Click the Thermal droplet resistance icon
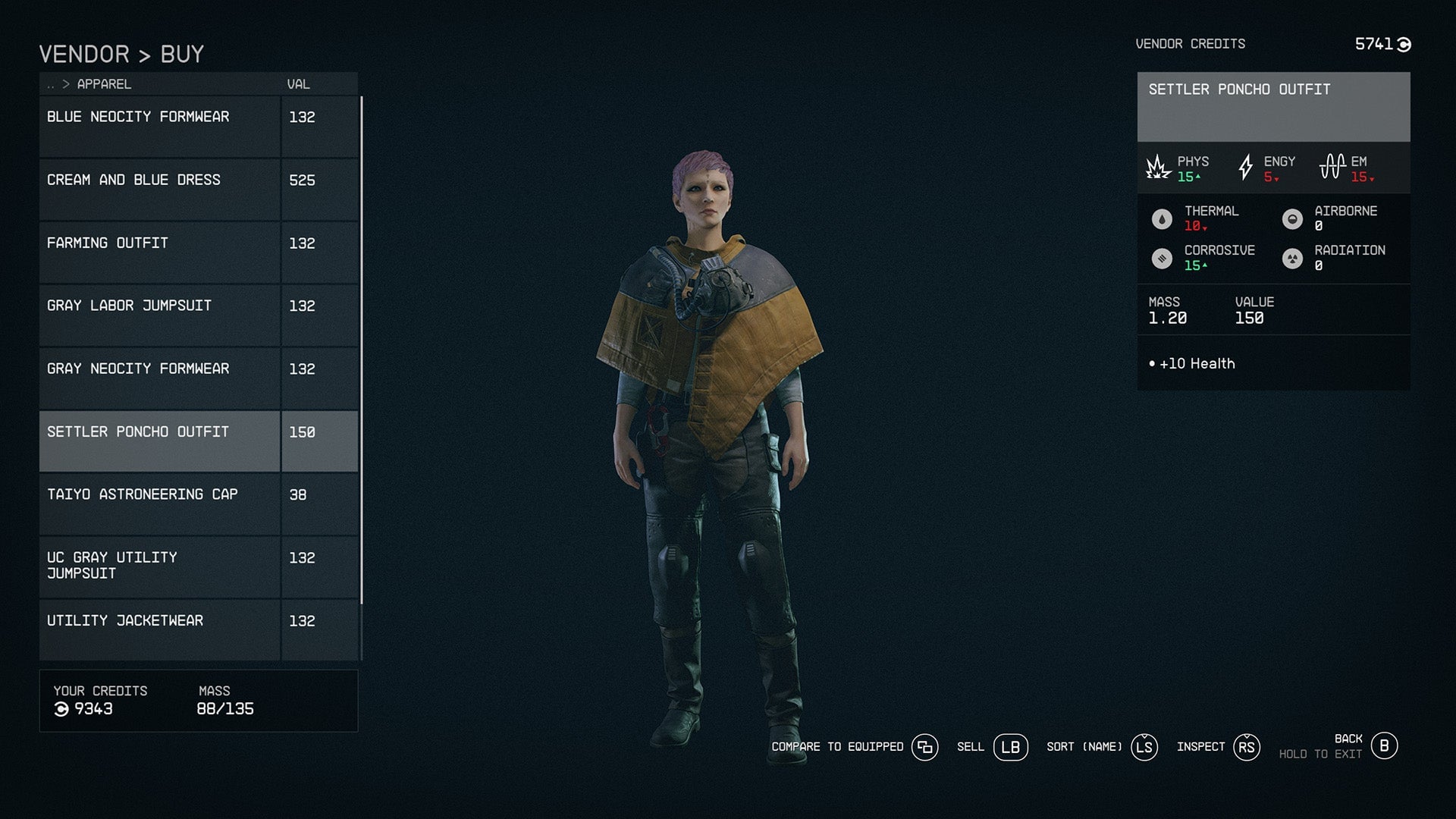 tap(1161, 218)
